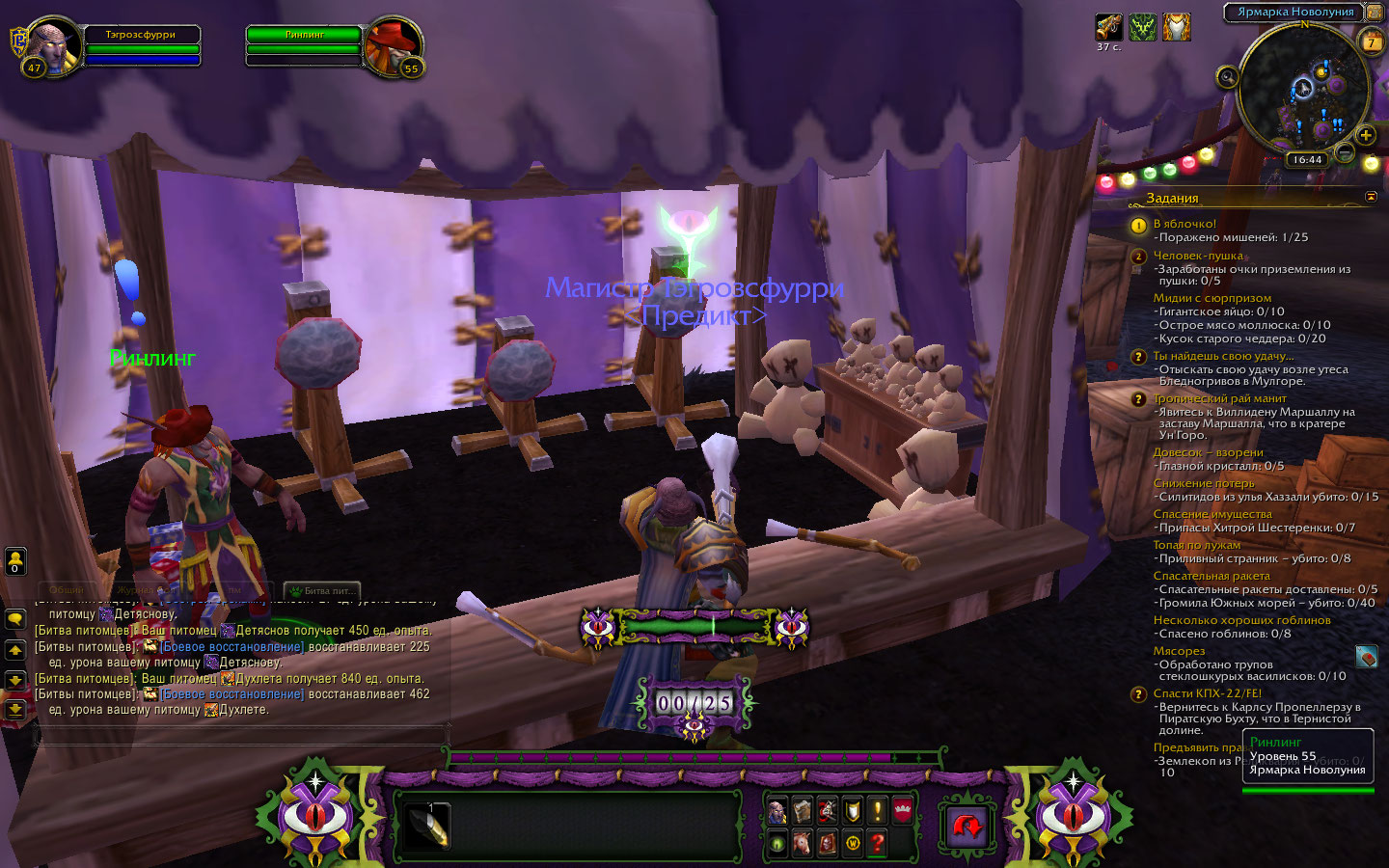The image size is (1389, 868).
Task: Switch to the Общий chat tab
Action: (68, 590)
